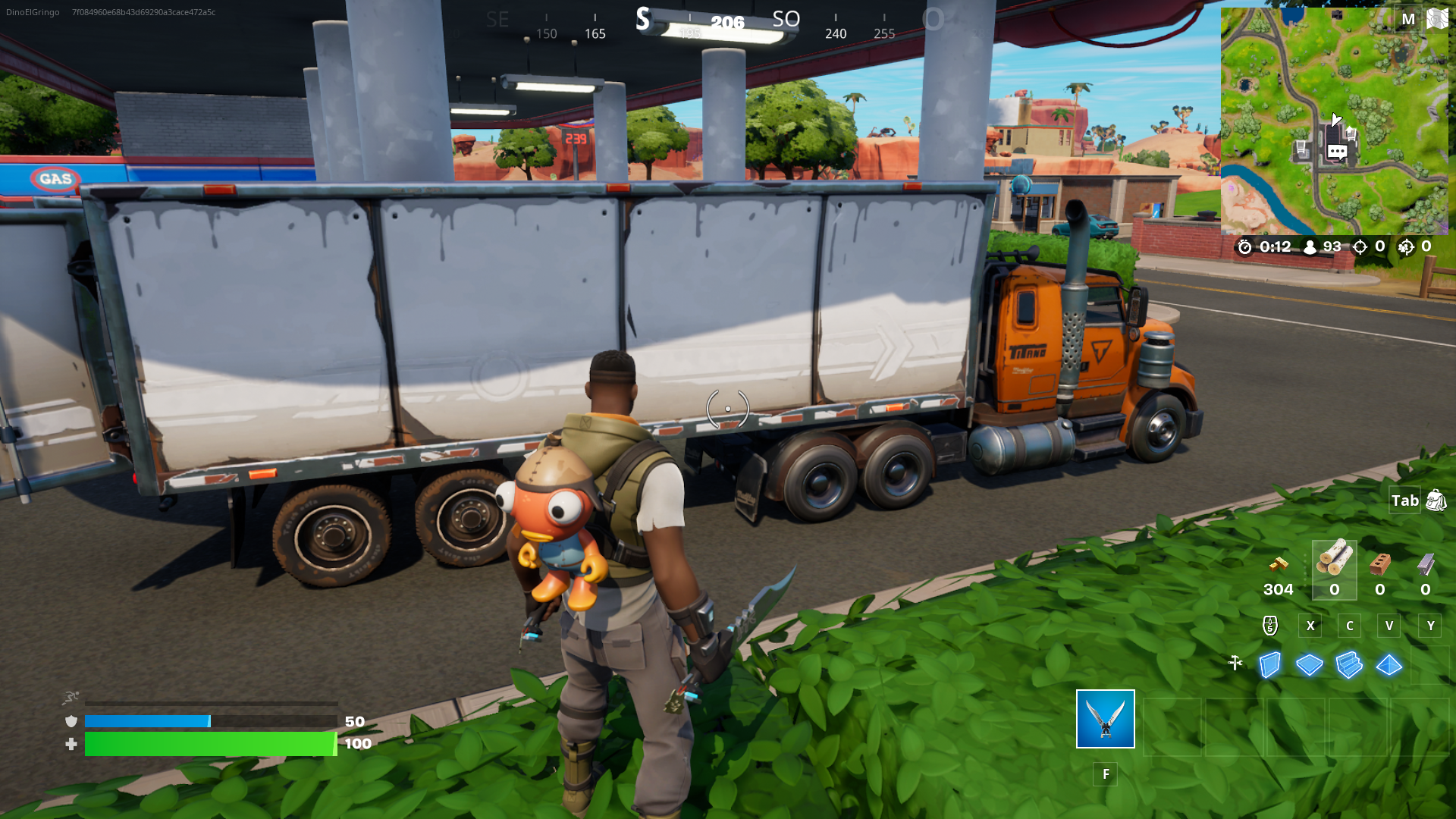Click the players remaining icon
This screenshot has height=819, width=1456.
(1310, 246)
